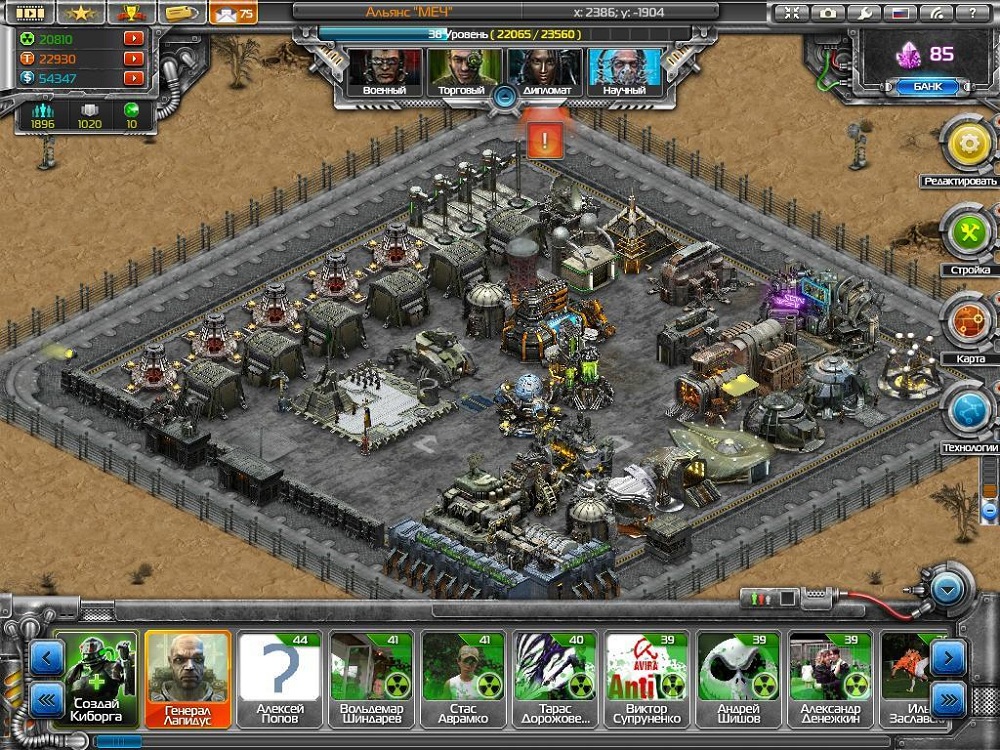The image size is (1000, 750).
Task: Open the Редактировать edit mode button
Action: pos(967,146)
